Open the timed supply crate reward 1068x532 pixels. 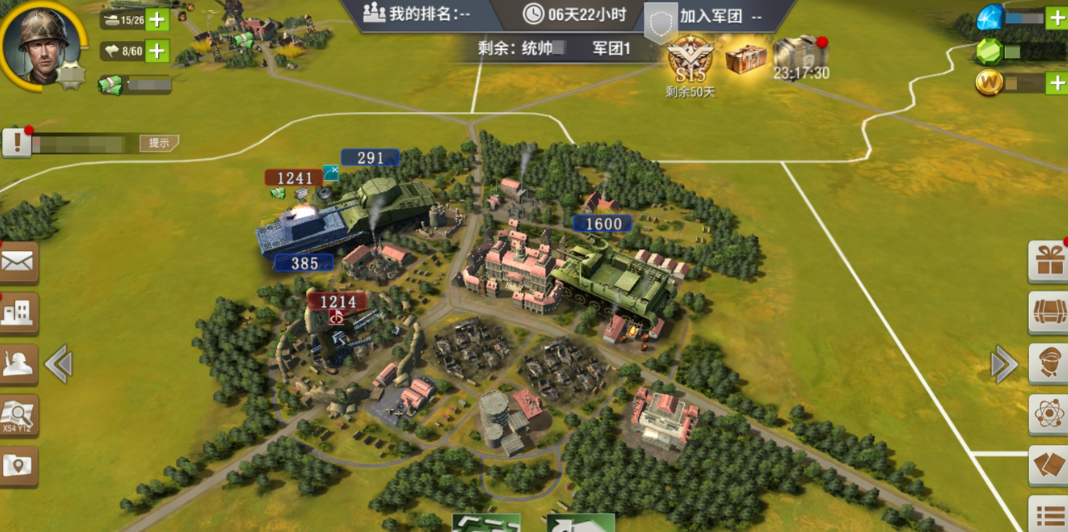click(x=801, y=54)
